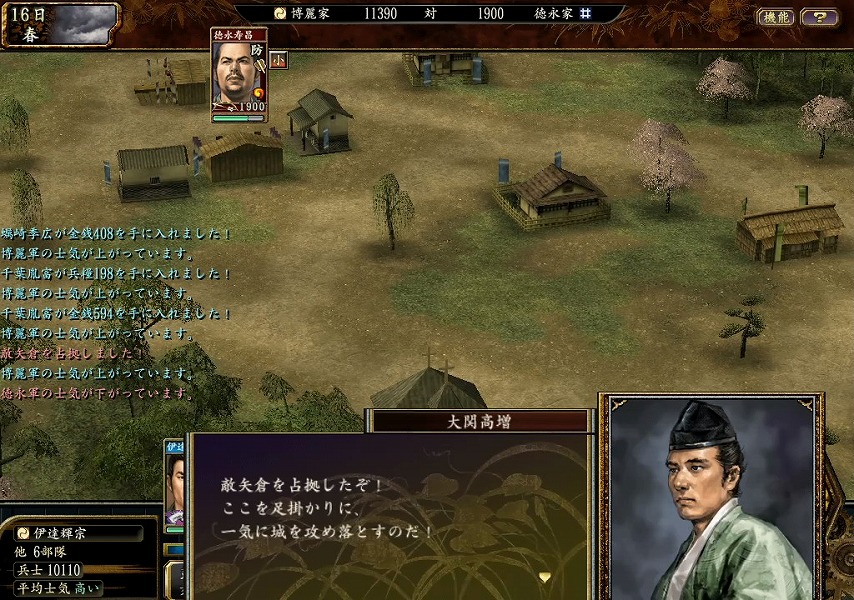Open help with the question mark button

tap(820, 17)
